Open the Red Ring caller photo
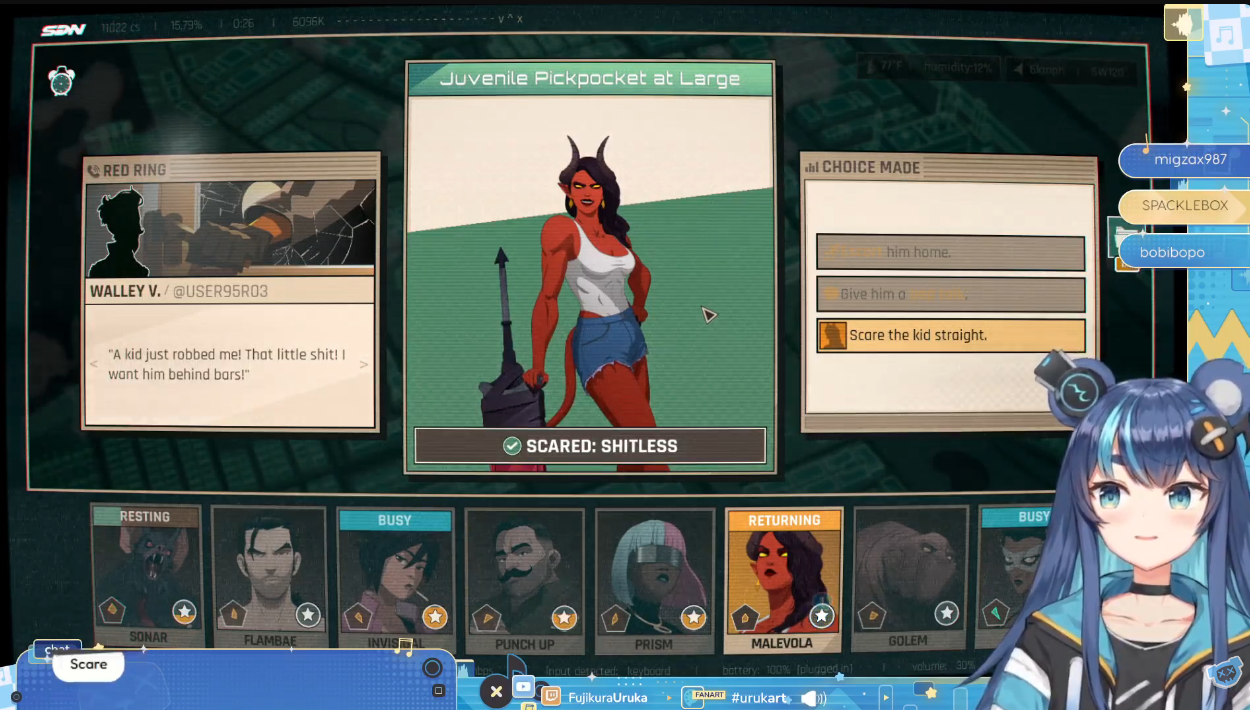 coord(231,229)
